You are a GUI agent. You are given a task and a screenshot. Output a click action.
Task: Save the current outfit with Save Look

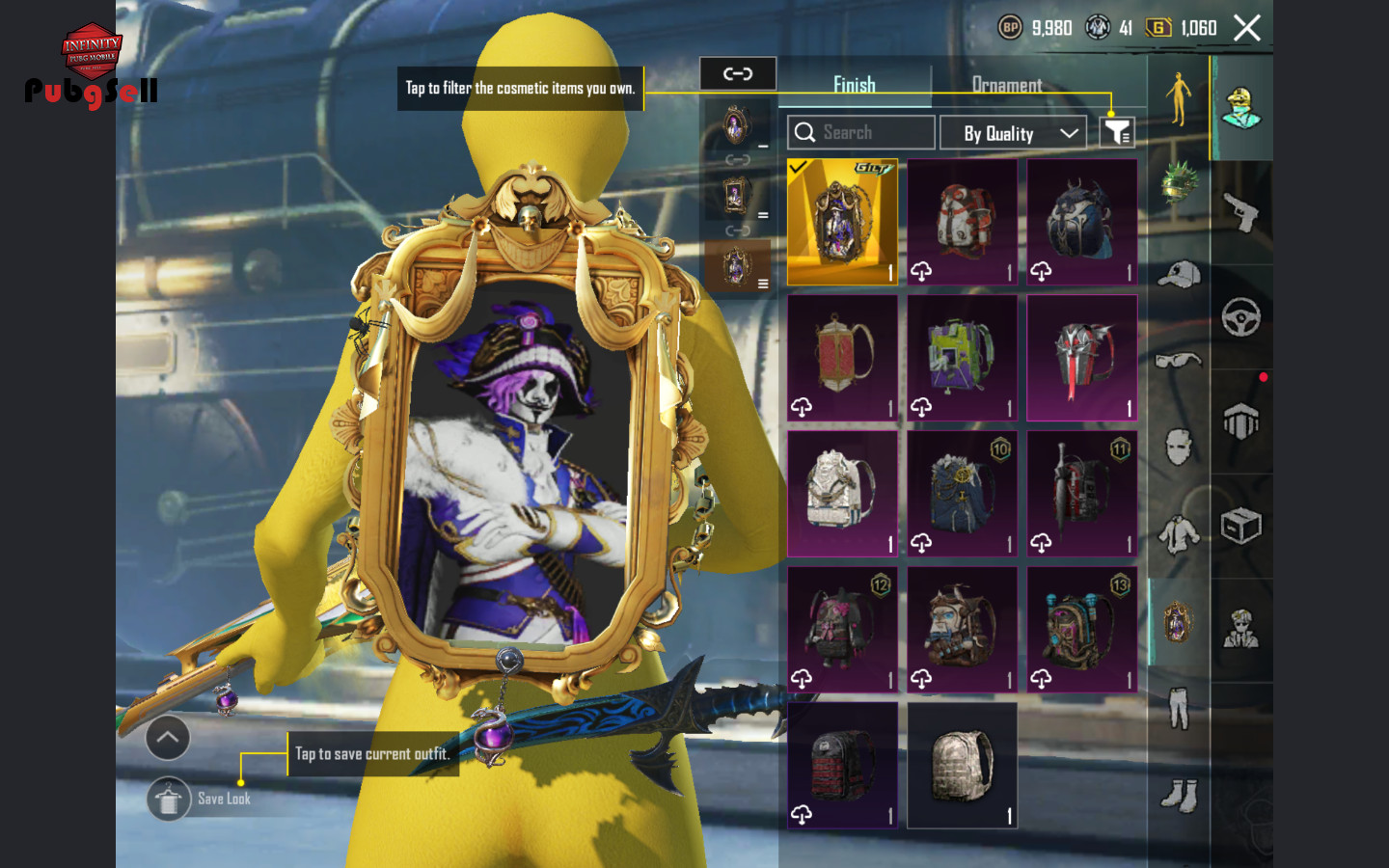pyautogui.click(x=170, y=799)
